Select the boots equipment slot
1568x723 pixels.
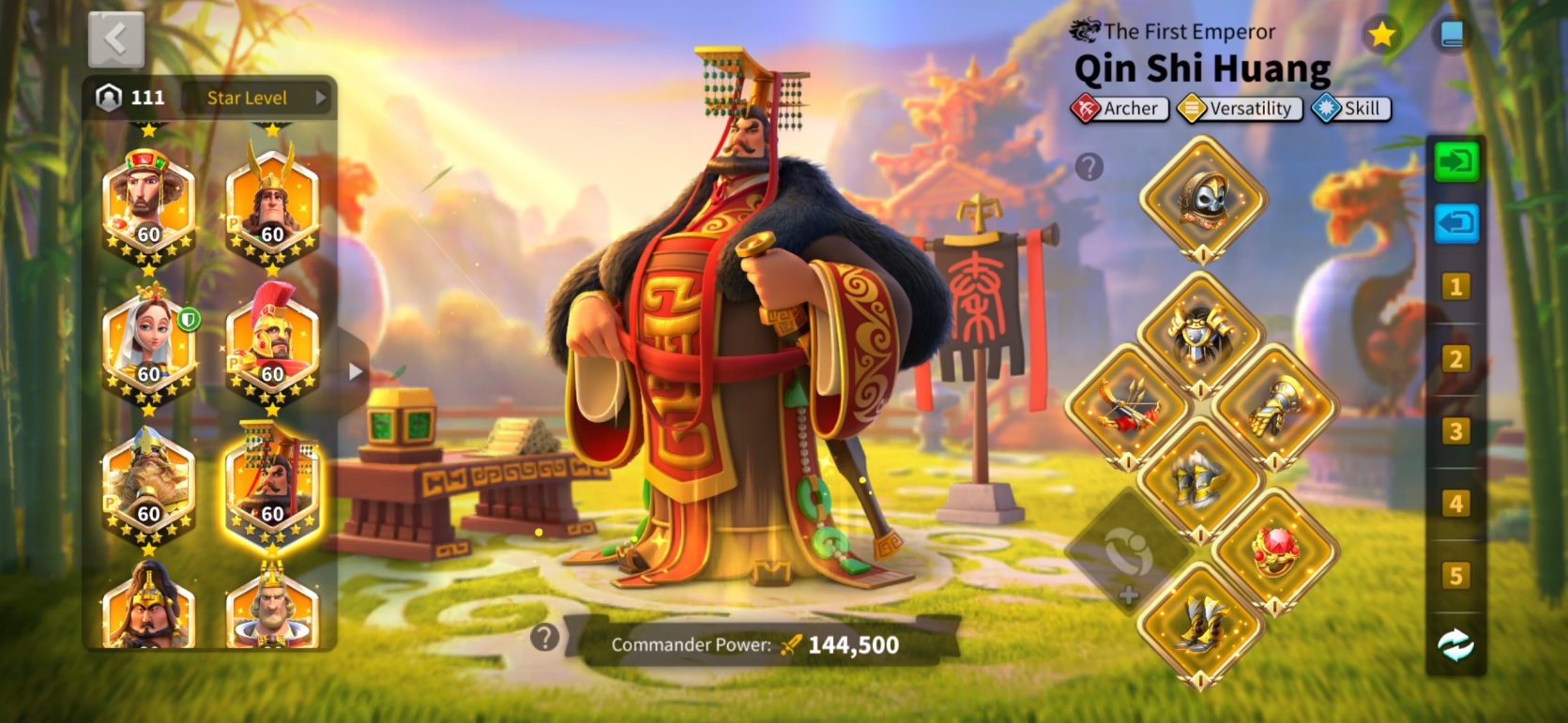tap(1201, 625)
